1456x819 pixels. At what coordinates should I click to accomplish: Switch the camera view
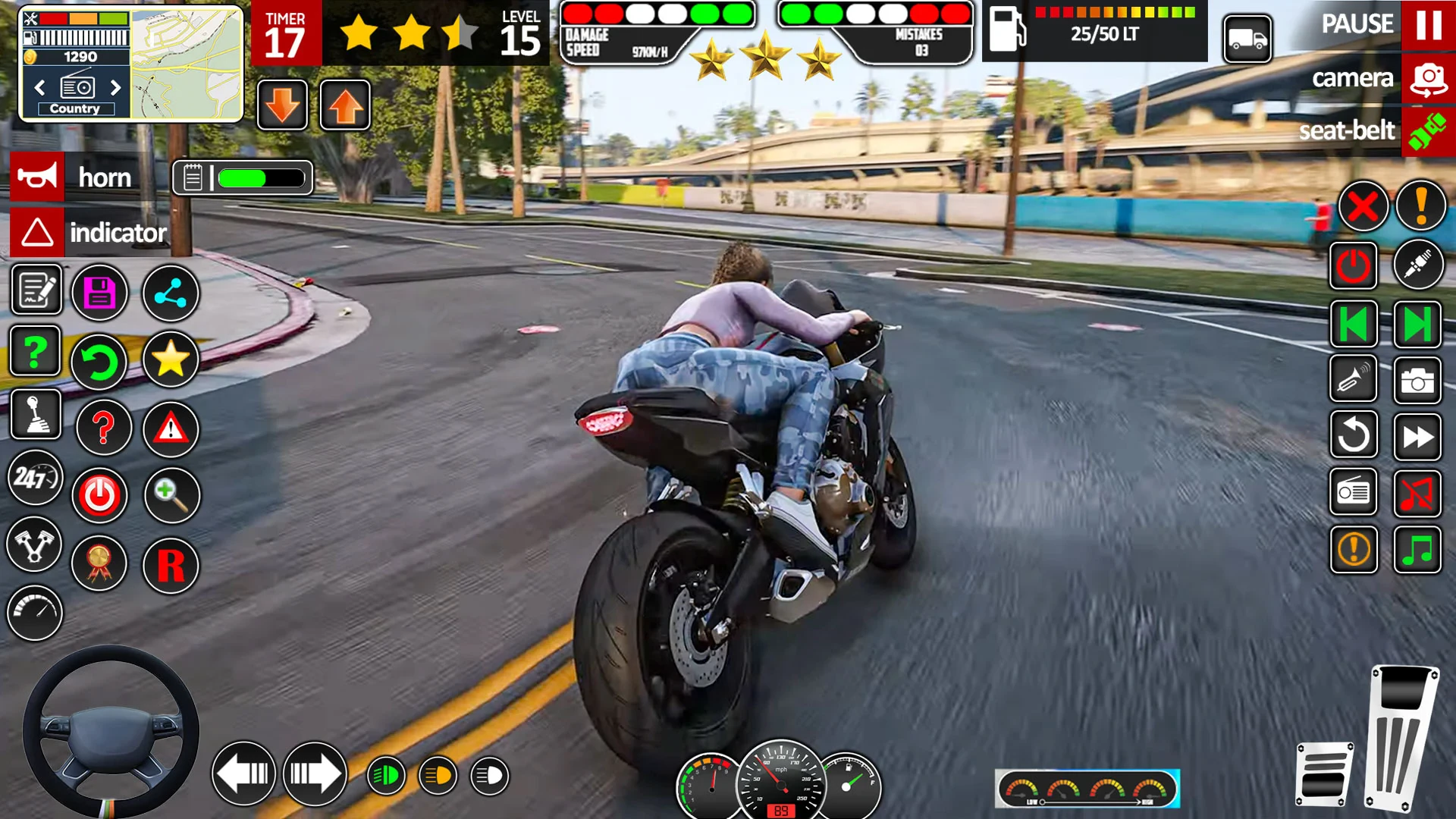point(1428,79)
